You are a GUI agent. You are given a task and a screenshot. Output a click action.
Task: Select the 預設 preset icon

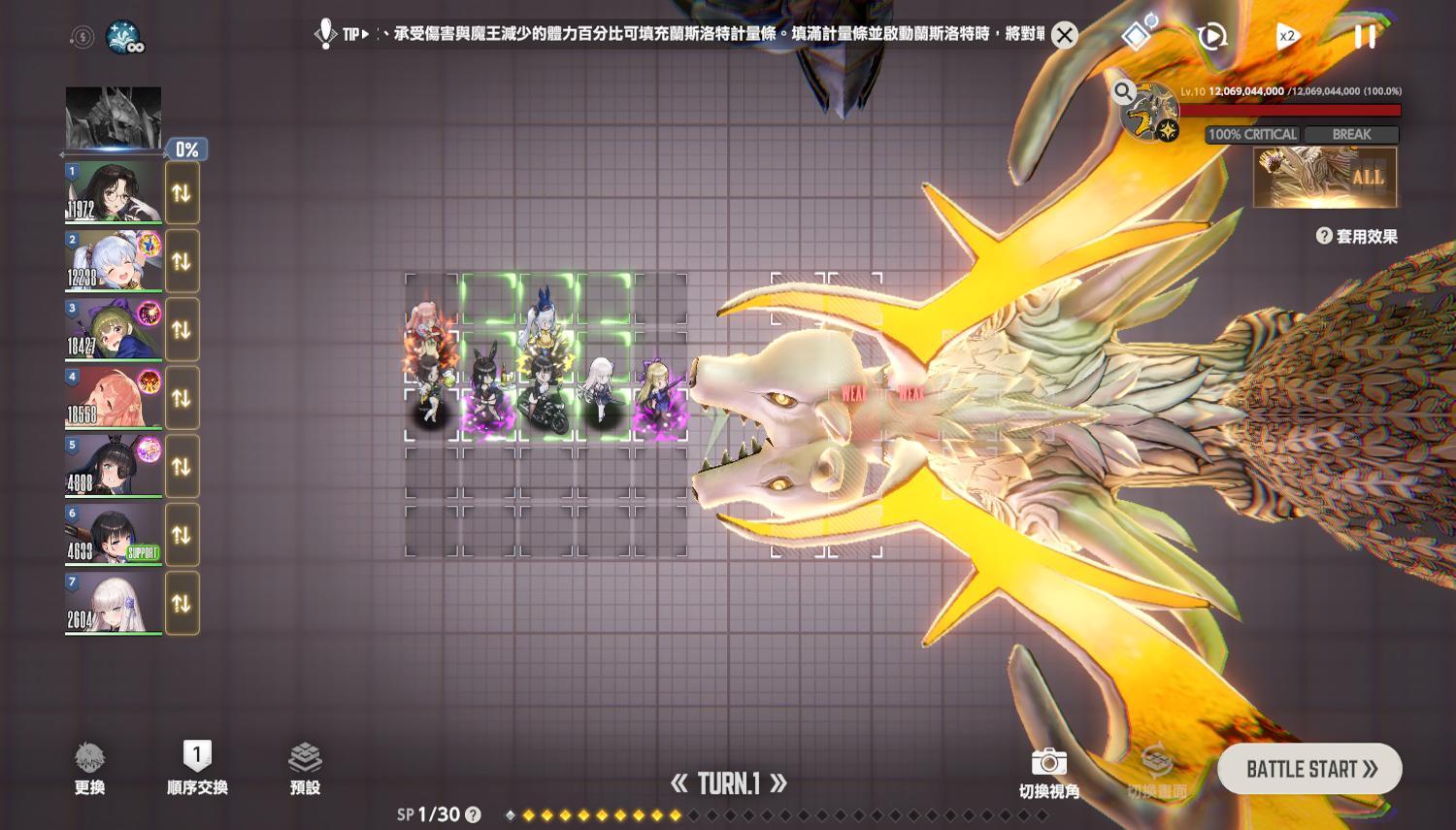305,756
